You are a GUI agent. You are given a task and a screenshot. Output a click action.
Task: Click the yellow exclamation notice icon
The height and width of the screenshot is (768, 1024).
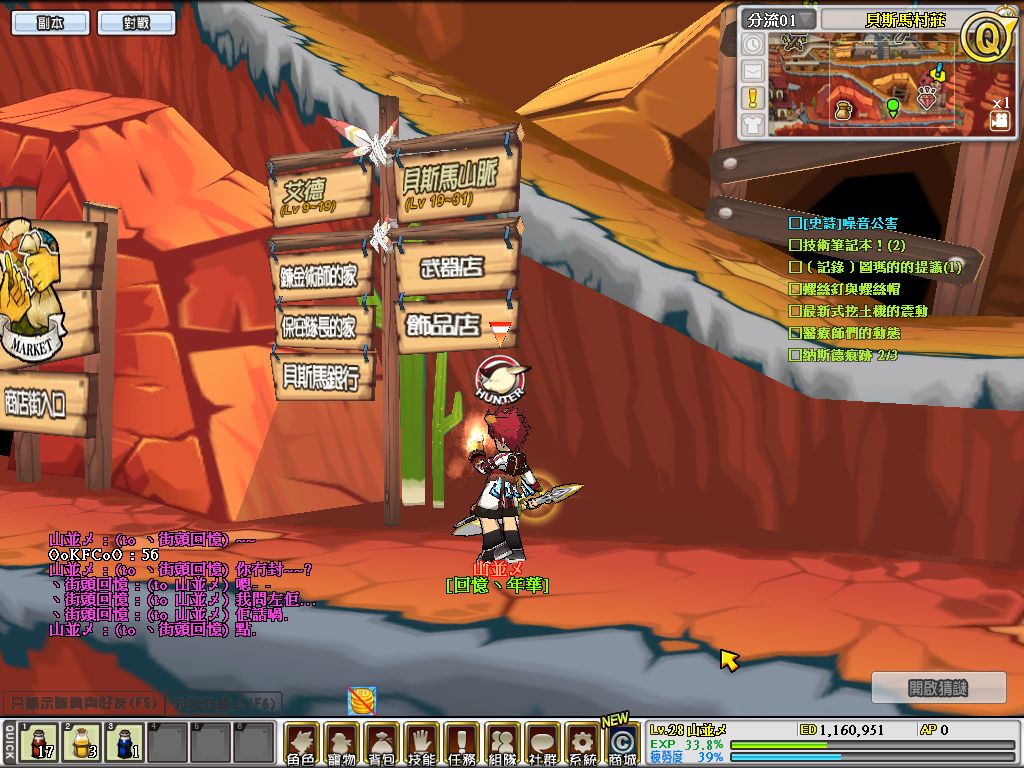pyautogui.click(x=753, y=98)
